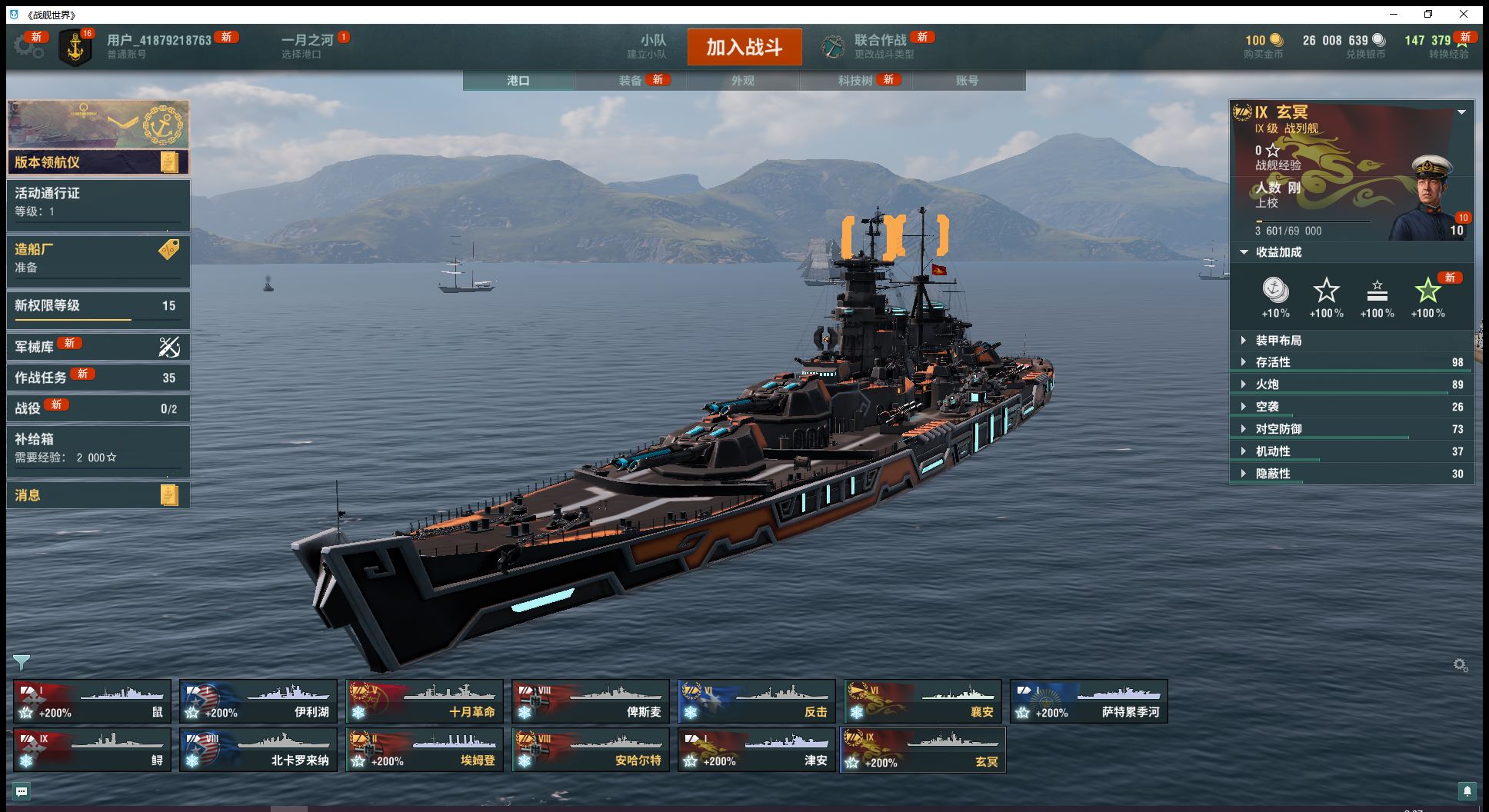Screen dimensions: 1489x812
Task: Change battle type via 联合作战
Action: coord(880,46)
